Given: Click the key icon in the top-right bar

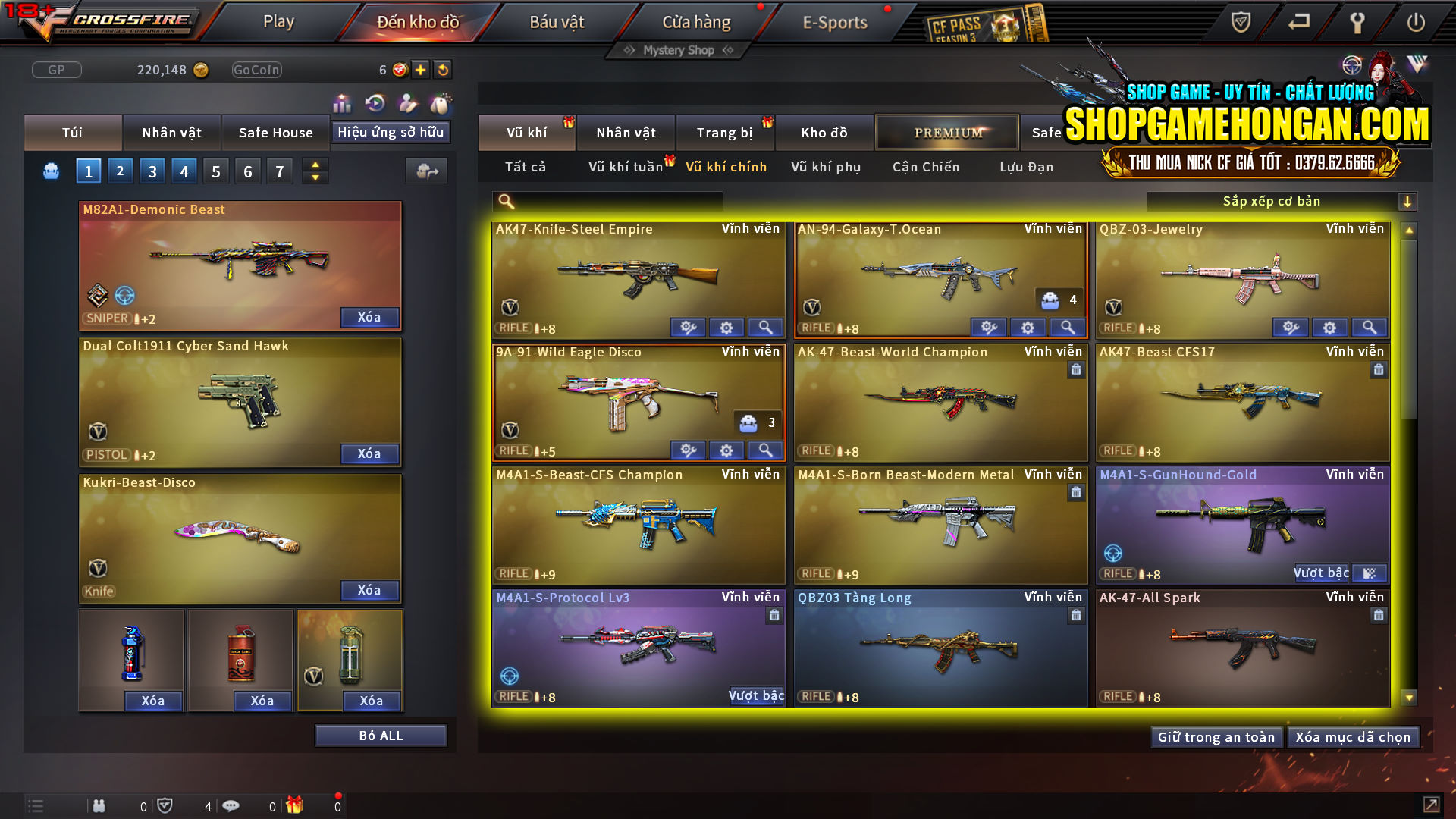Looking at the screenshot, I should point(1357,22).
